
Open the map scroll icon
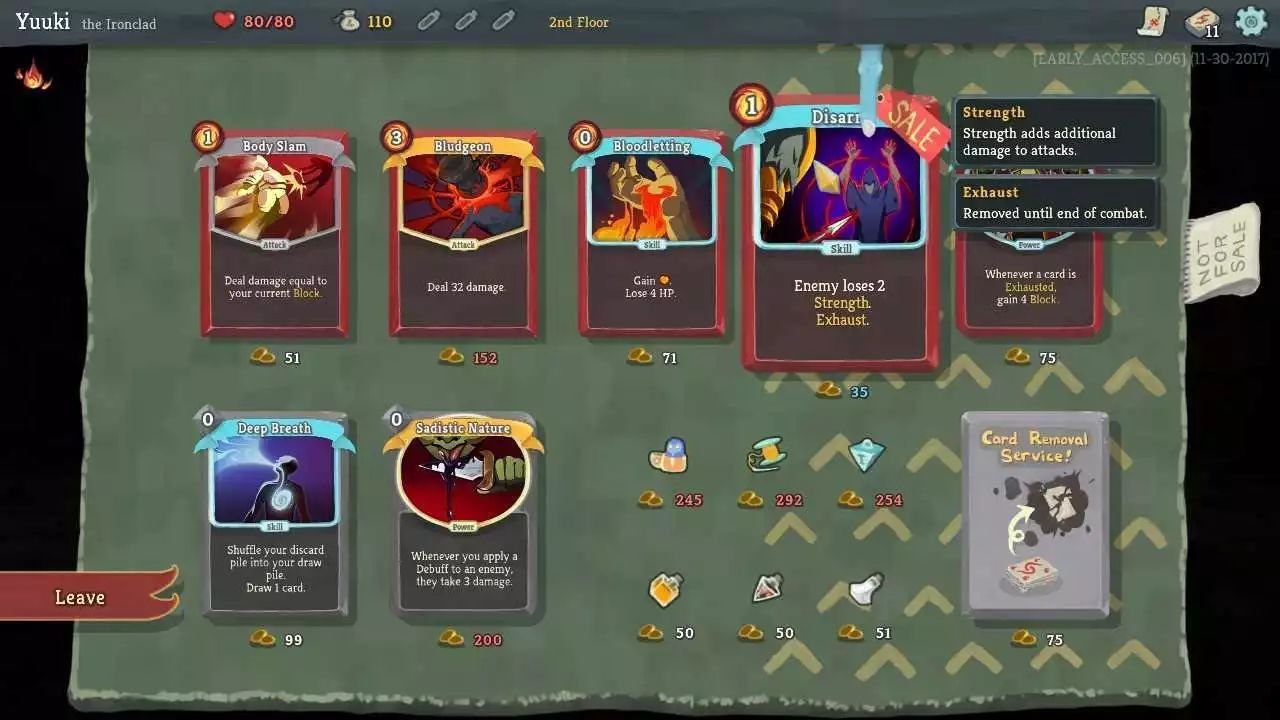[1154, 21]
